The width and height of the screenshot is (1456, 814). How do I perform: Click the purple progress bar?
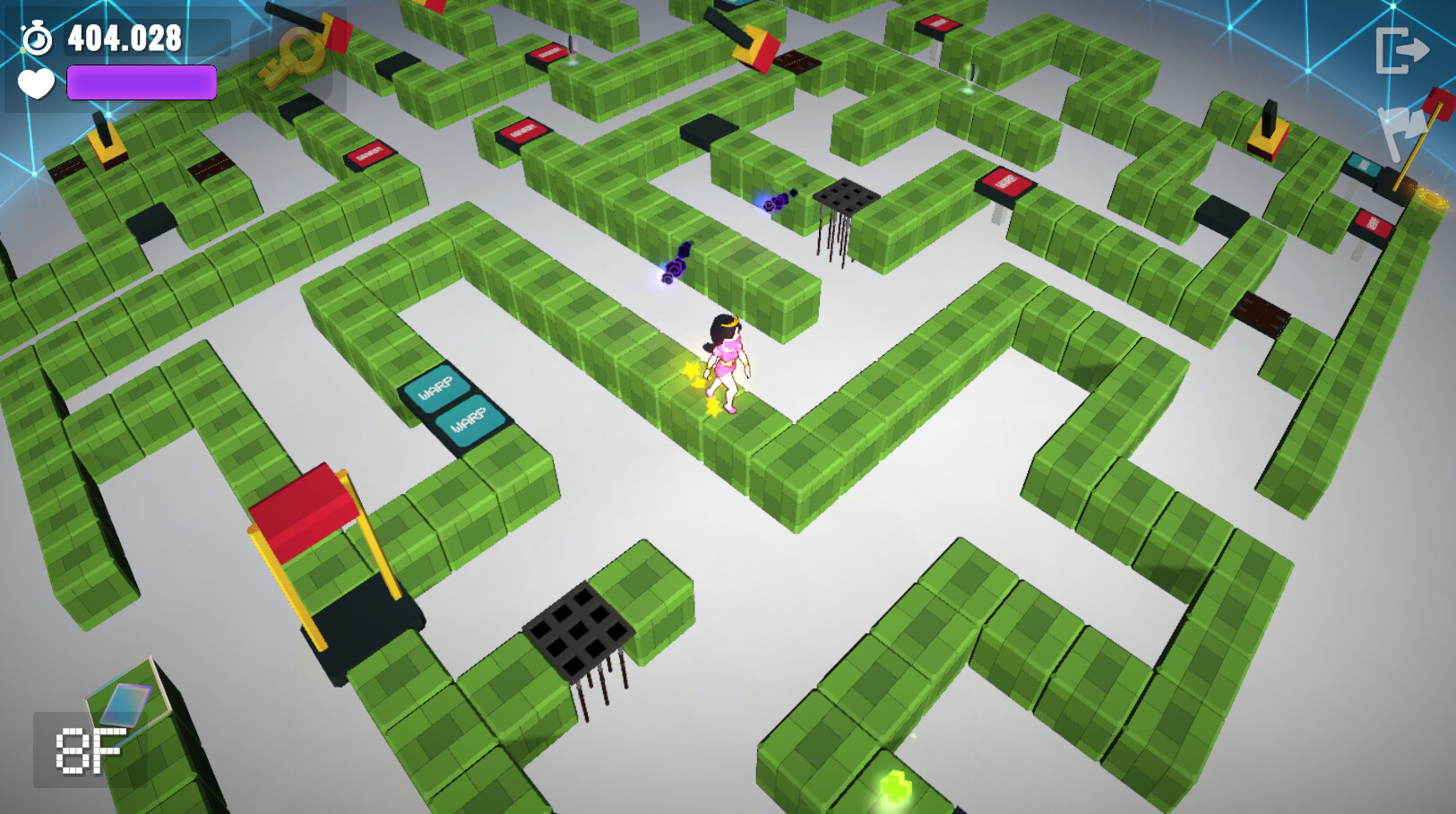(142, 82)
